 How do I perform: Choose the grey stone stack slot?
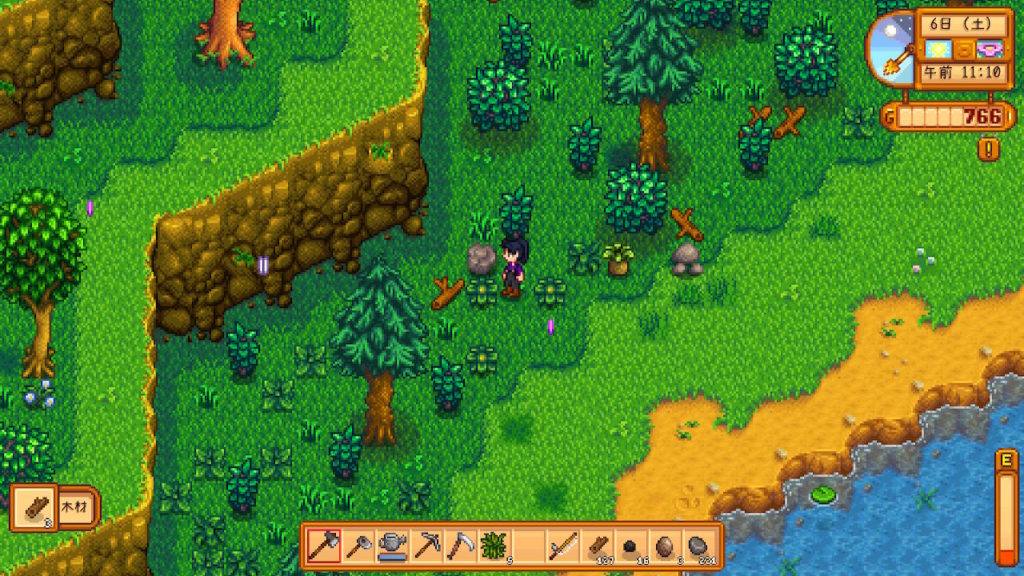point(699,546)
